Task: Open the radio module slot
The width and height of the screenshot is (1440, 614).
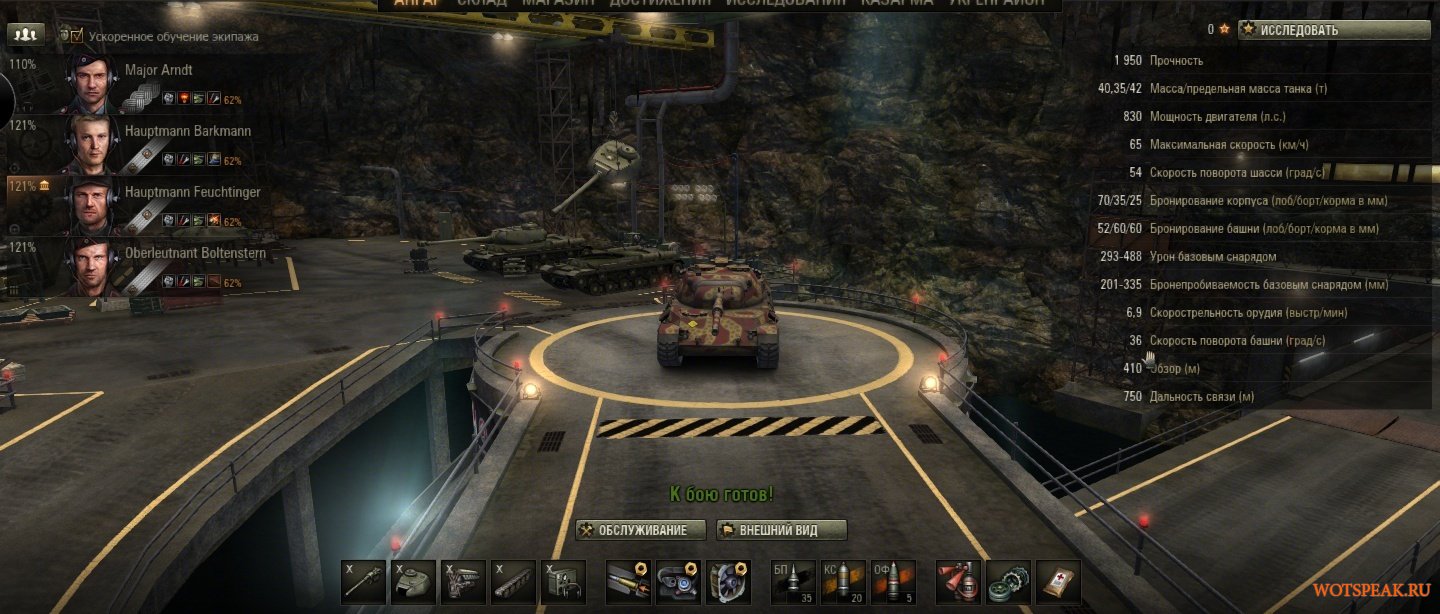Action: (563, 581)
